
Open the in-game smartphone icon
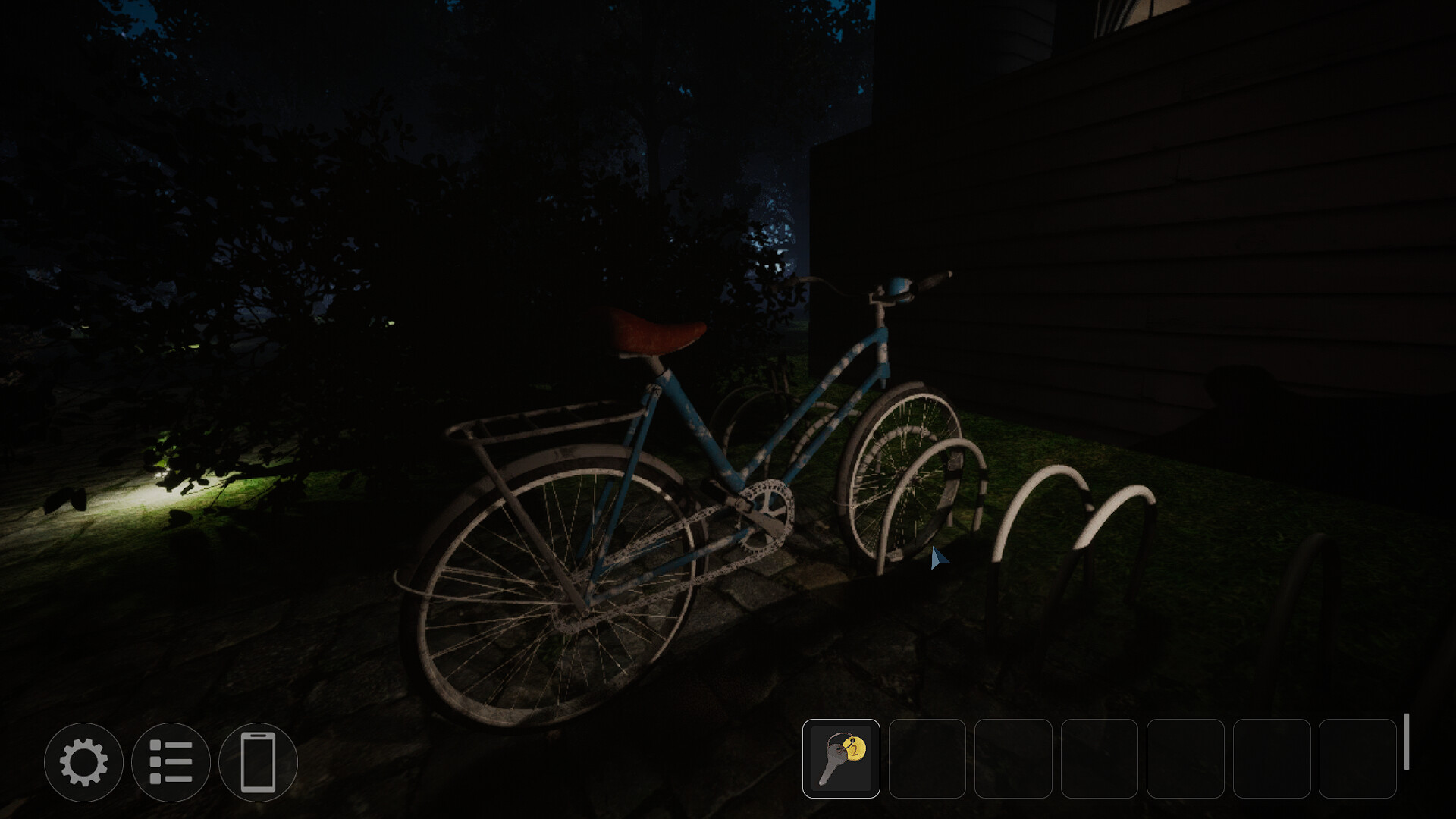click(258, 762)
